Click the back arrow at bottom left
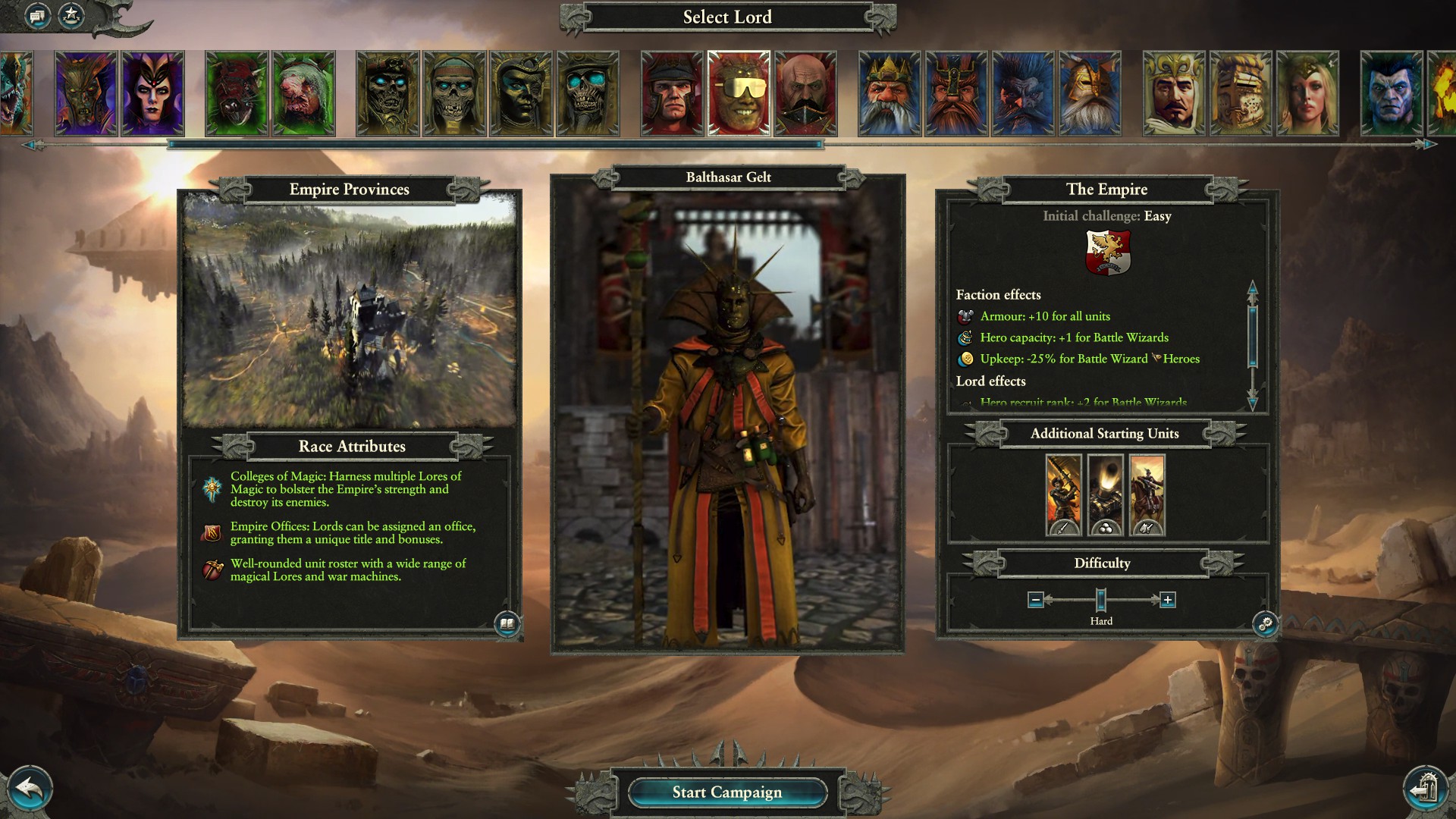This screenshot has height=819, width=1456. tap(29, 789)
